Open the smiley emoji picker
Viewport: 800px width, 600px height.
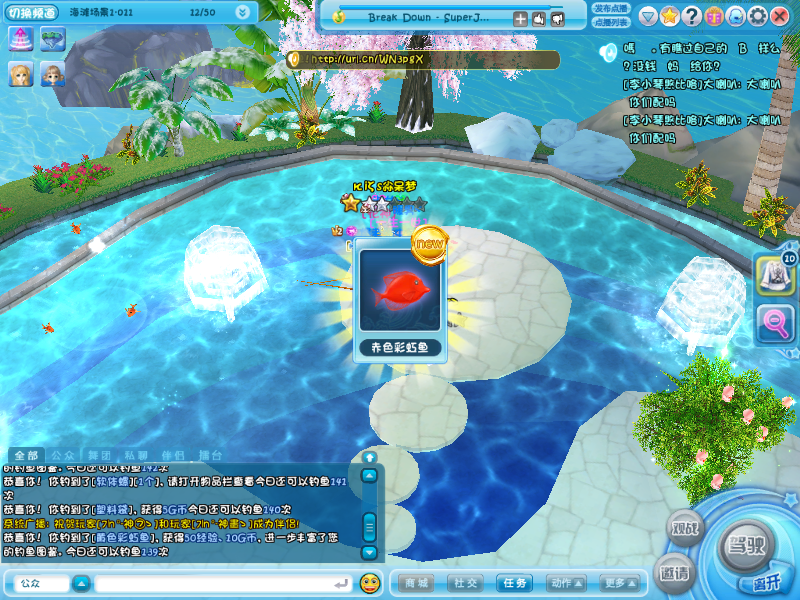pos(370,583)
